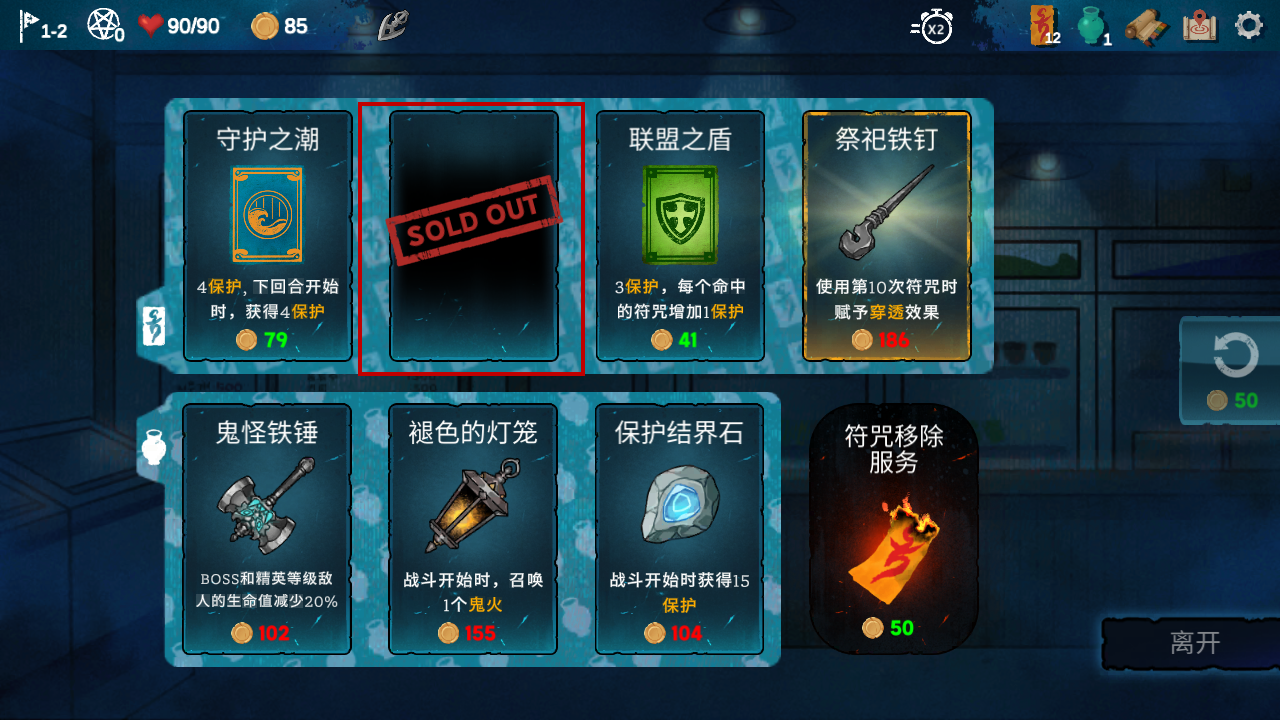Select the vase tab on the left sidebar
This screenshot has height=720, width=1280.
(x=151, y=447)
